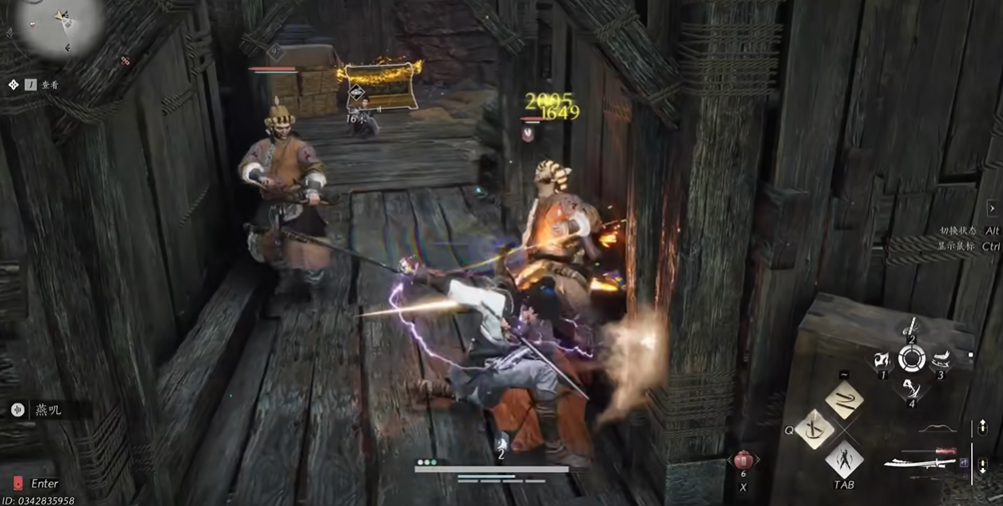The image size is (1003, 506).
Task: Activate the diamond stance skill labeled TAB
Action: pyautogui.click(x=845, y=460)
